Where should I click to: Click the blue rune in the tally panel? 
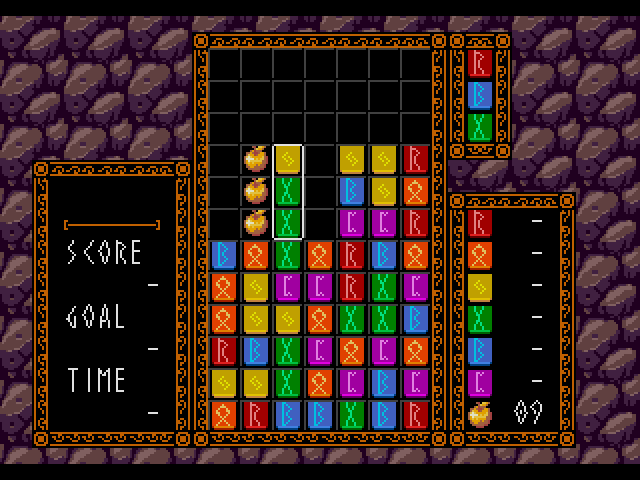tap(479, 350)
